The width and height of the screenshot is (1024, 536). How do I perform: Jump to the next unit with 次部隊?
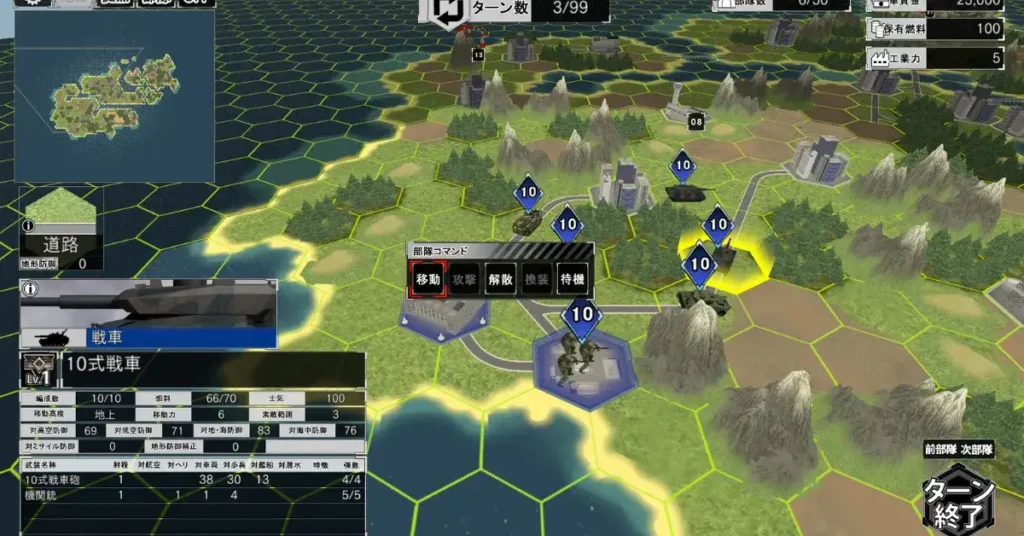pyautogui.click(x=978, y=451)
